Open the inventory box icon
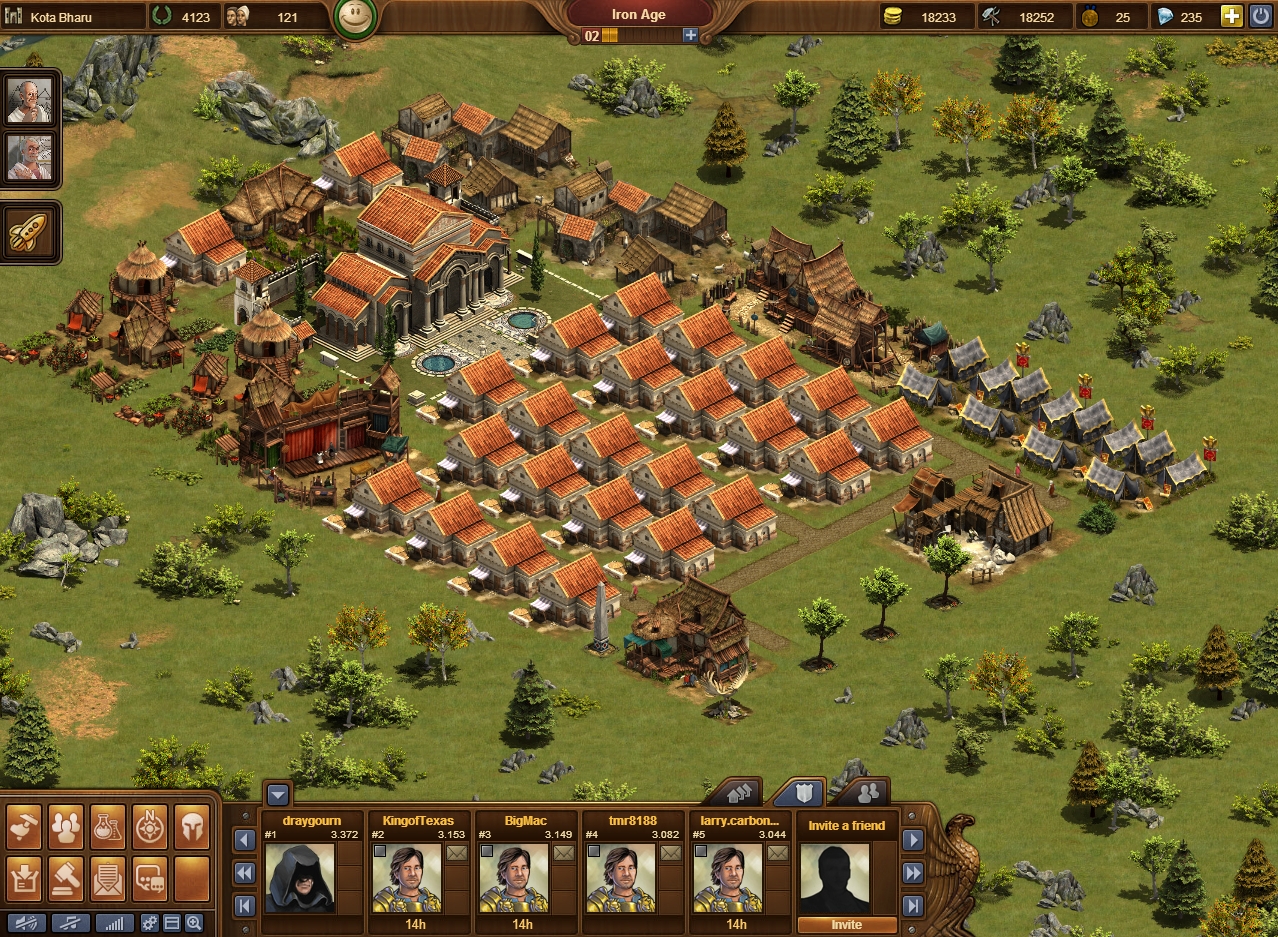 tap(24, 878)
